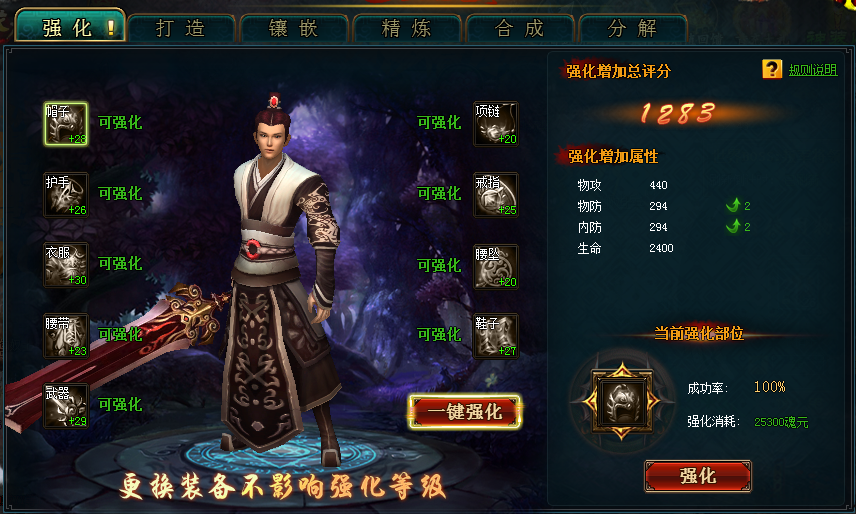Select the 鞋子 equipment slot
This screenshot has width=856, height=514.
(496, 336)
